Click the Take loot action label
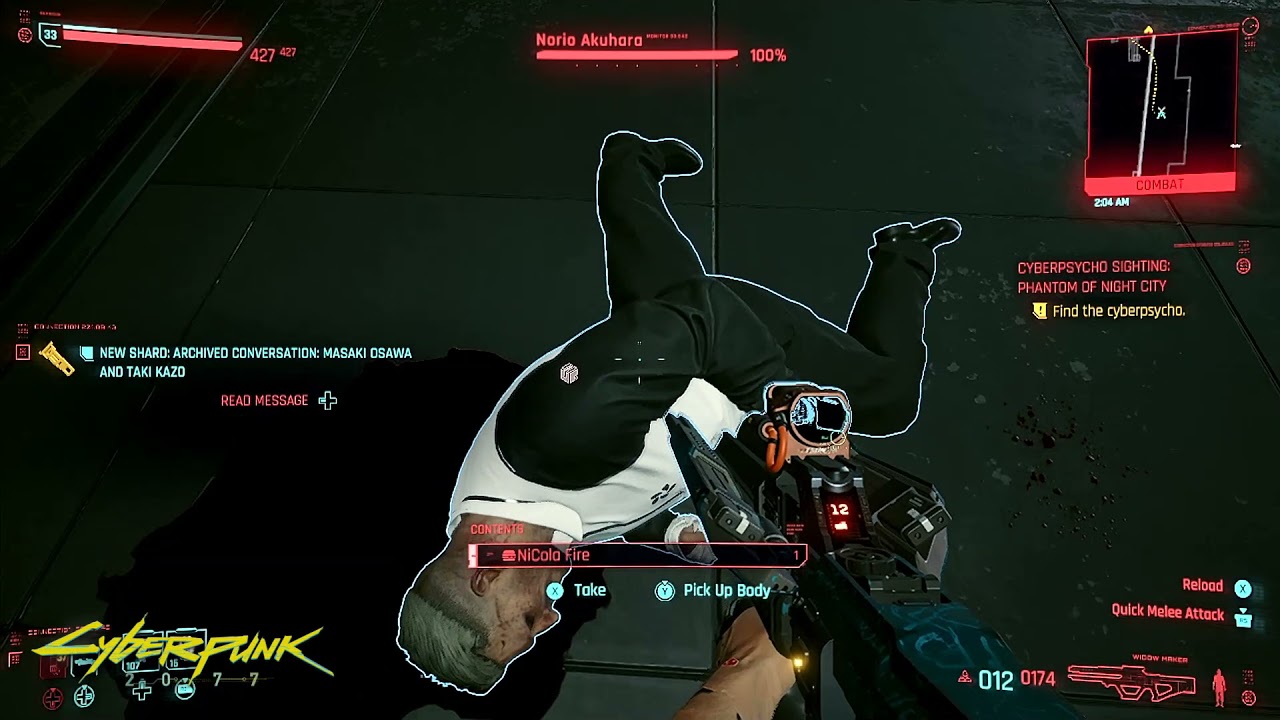 coord(589,590)
